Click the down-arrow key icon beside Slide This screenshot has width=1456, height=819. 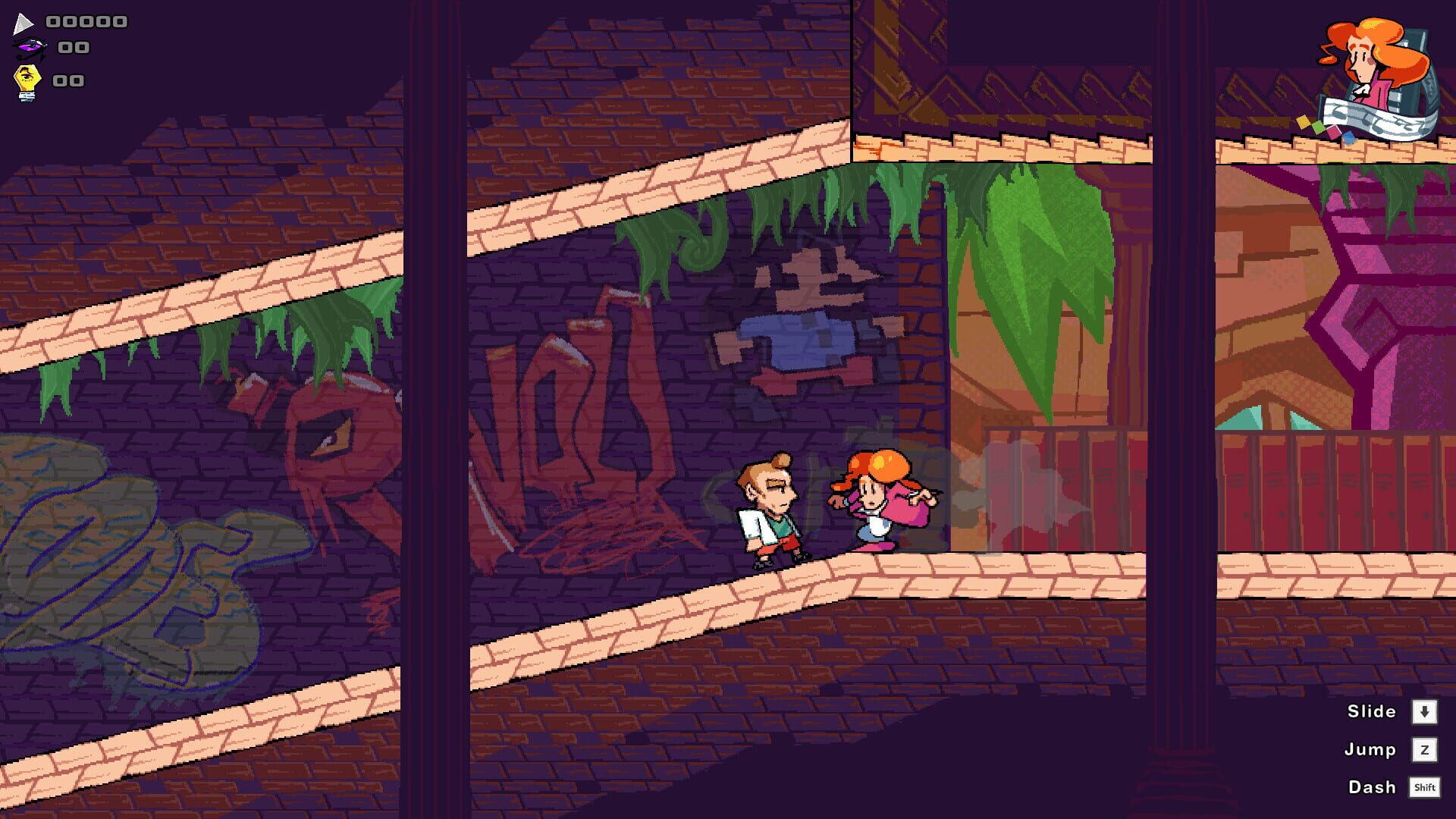(x=1426, y=711)
